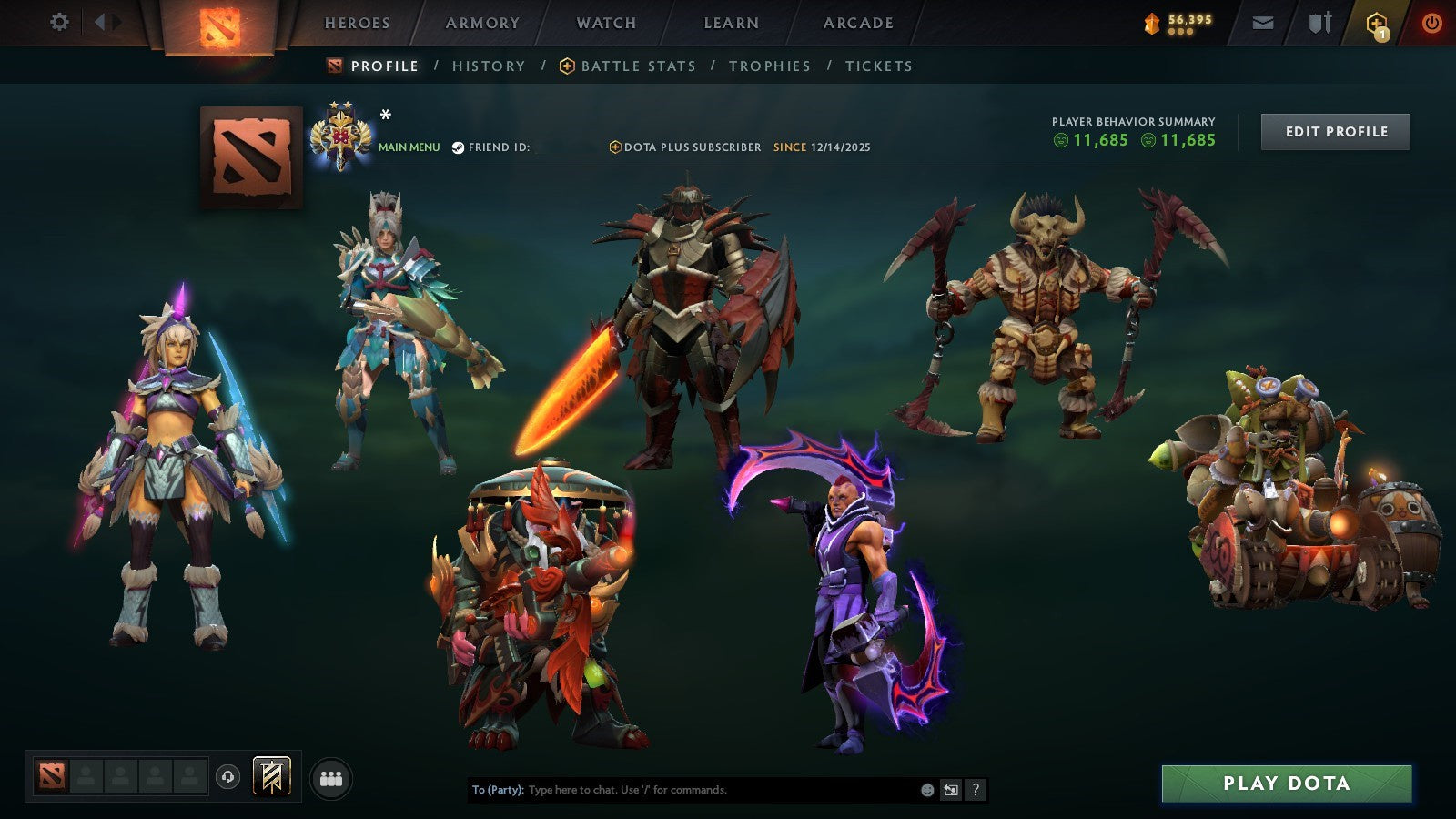Click the EDIT PROFILE button
The height and width of the screenshot is (819, 1456).
pyautogui.click(x=1335, y=131)
